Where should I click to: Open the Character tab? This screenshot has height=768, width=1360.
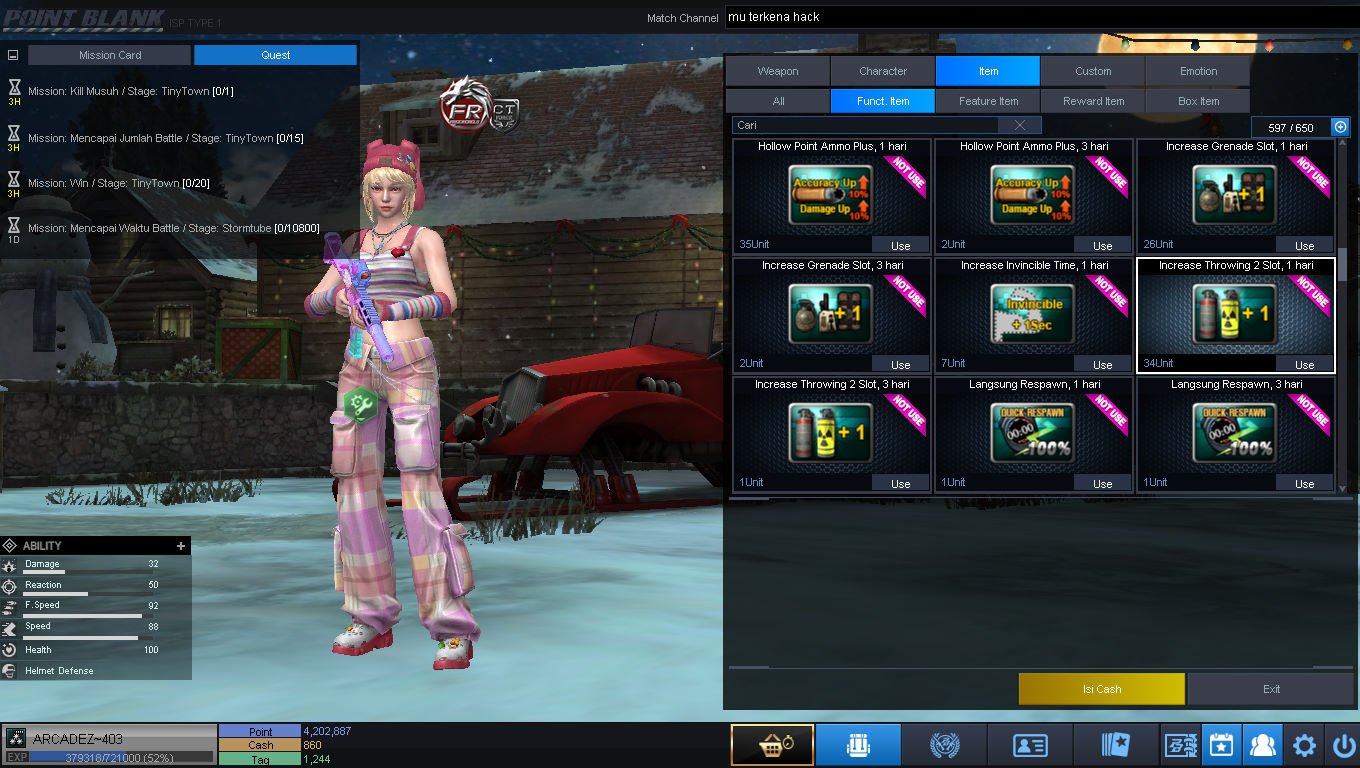pyautogui.click(x=883, y=71)
